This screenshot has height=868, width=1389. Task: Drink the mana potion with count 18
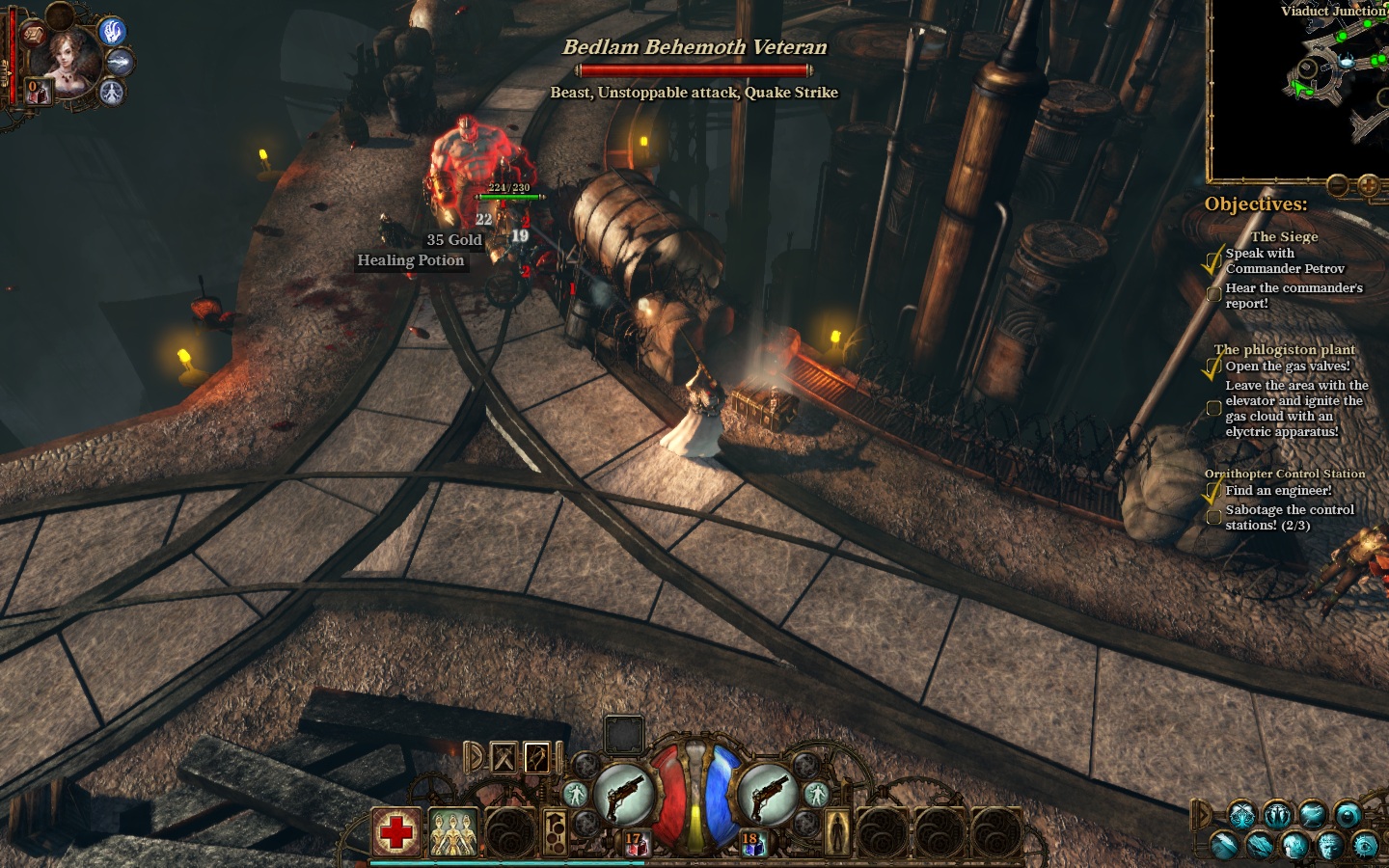click(751, 846)
